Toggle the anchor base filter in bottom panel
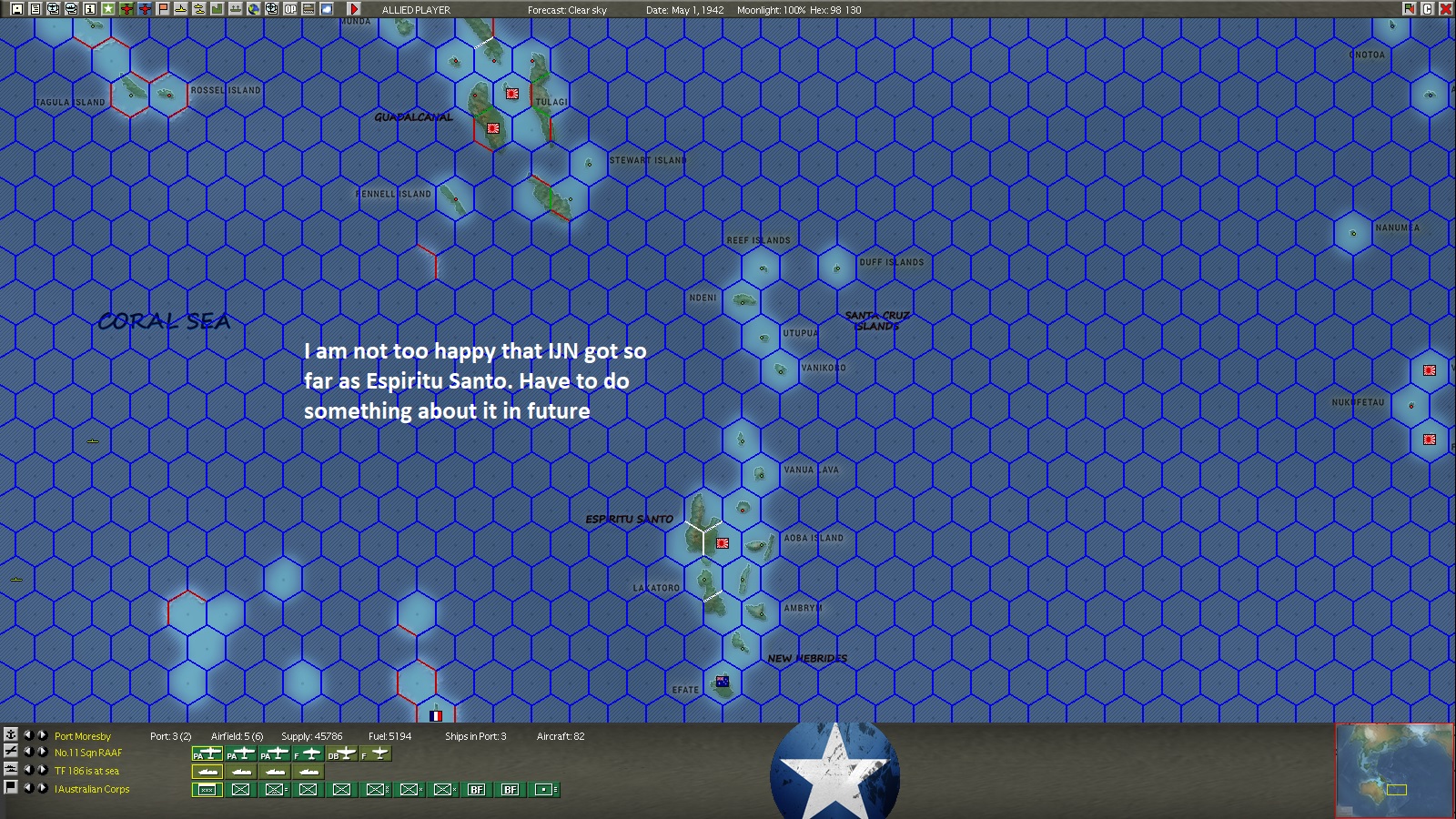Screen dimensions: 1456x819 coord(11,736)
